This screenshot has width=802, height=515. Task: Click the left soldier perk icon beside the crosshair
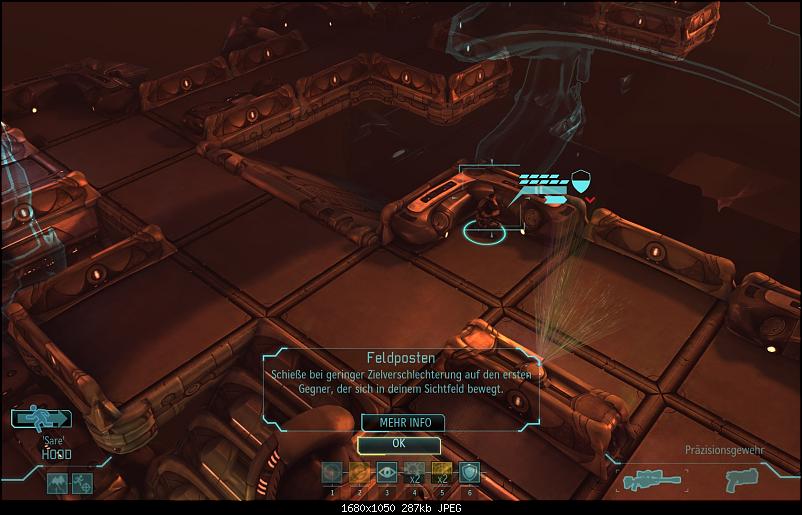pos(57,483)
